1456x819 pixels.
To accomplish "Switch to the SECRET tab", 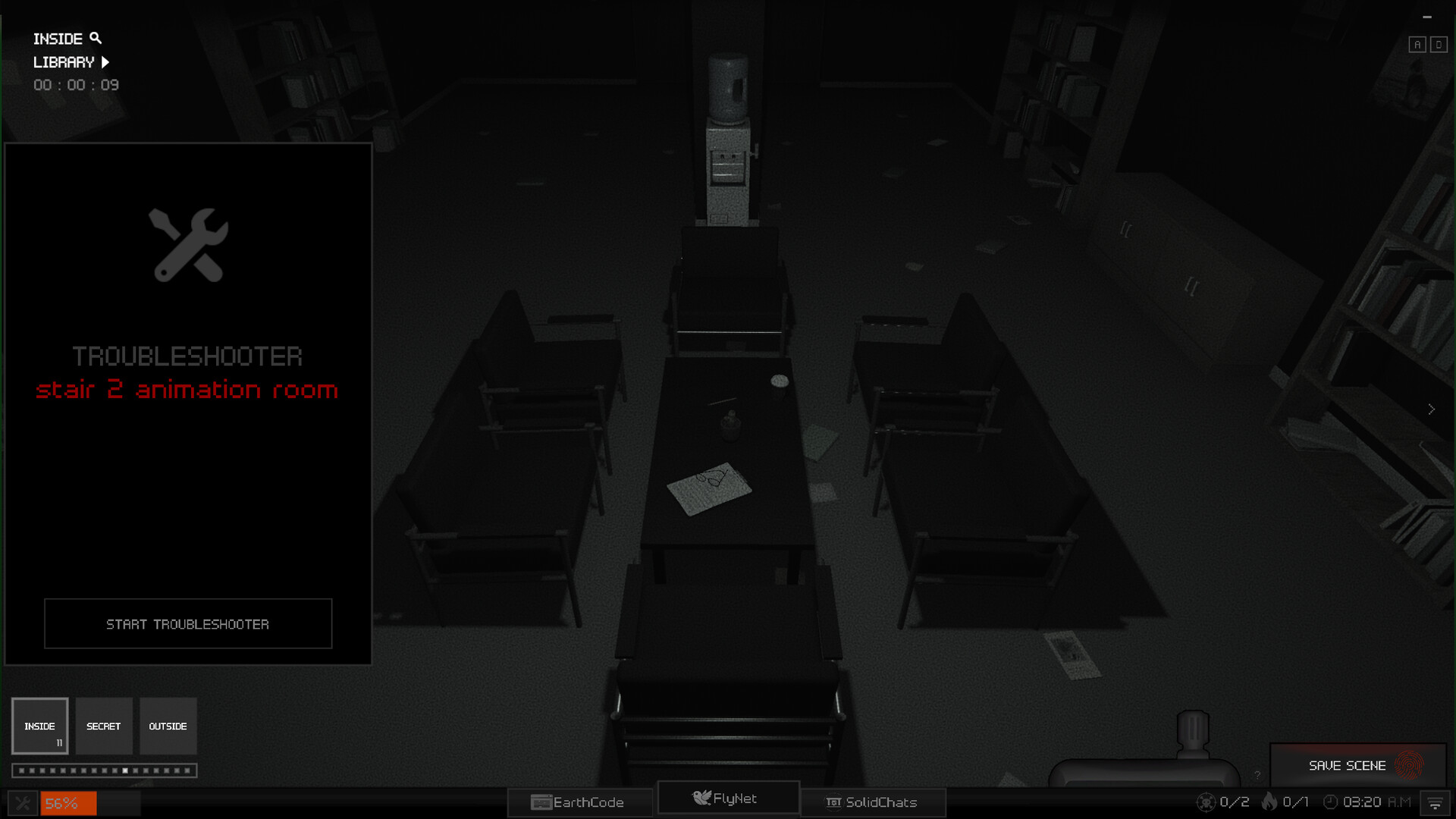I will (104, 726).
